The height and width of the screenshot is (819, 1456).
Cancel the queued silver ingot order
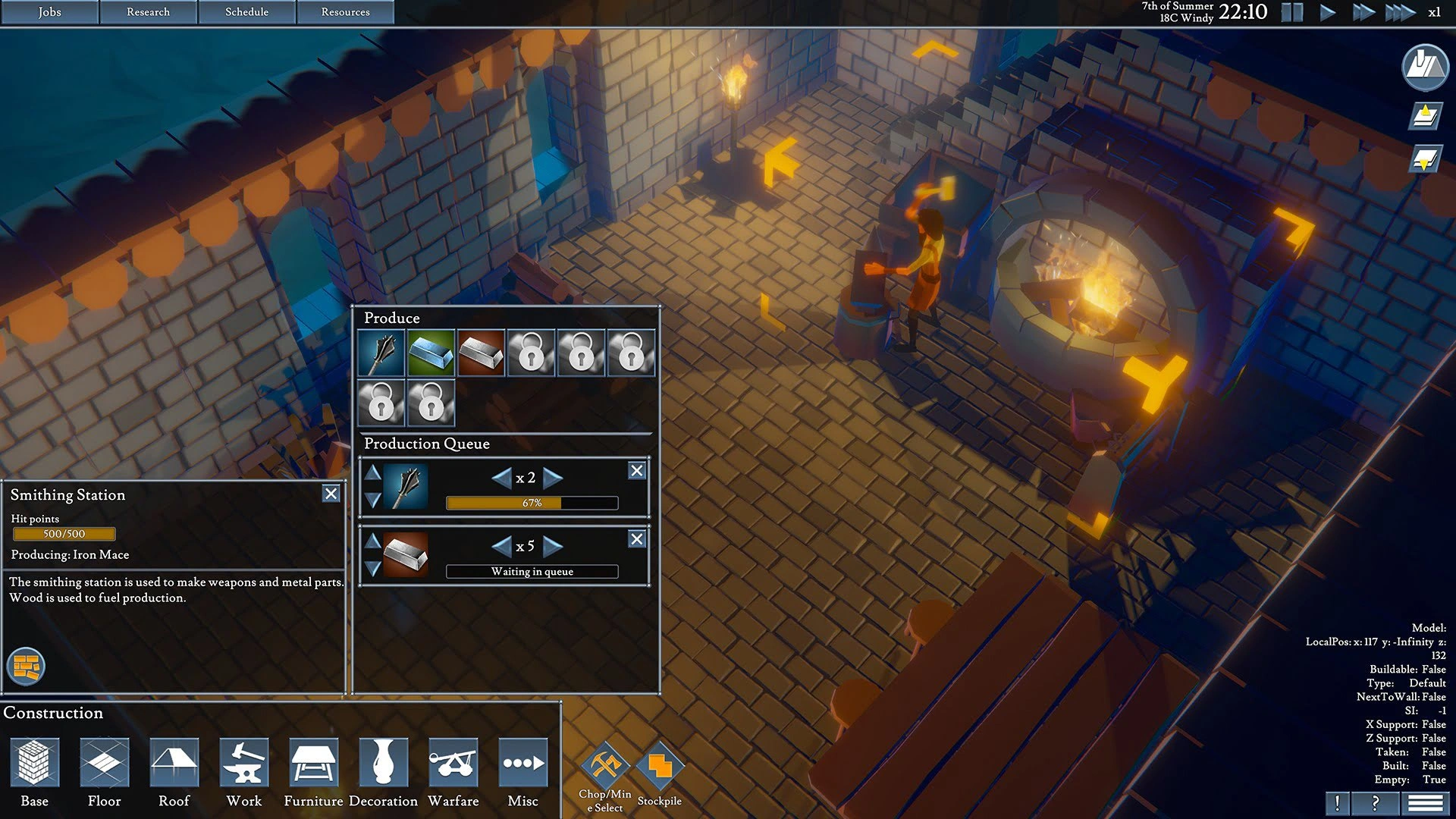click(x=637, y=539)
